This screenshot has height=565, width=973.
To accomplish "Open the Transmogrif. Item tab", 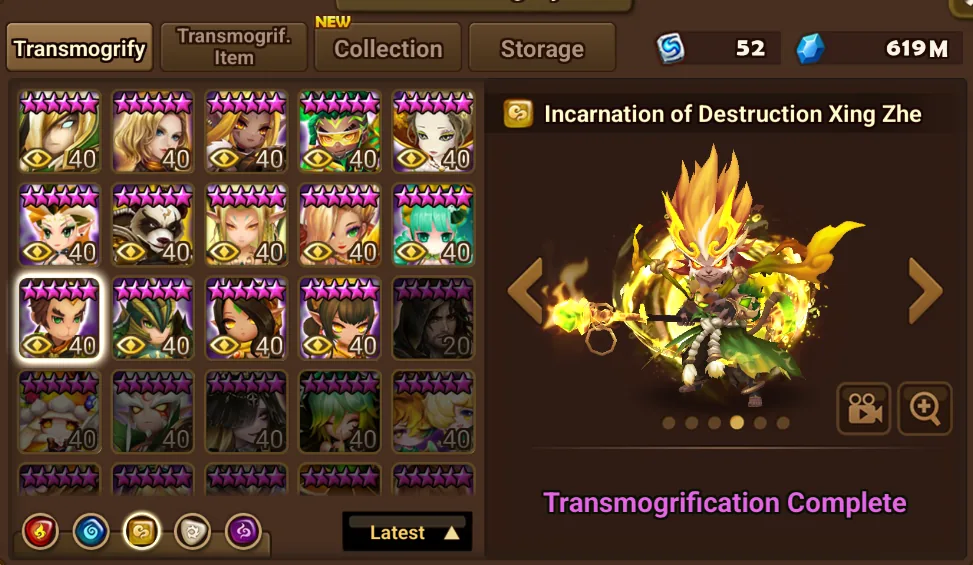I will (x=233, y=47).
